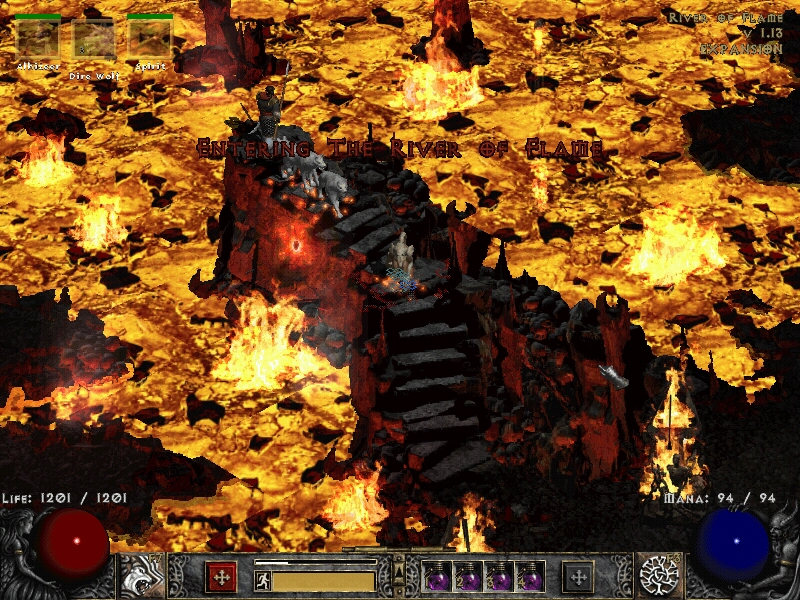Click the red new stats button
Image resolution: width=800 pixels, height=600 pixels.
(x=221, y=577)
